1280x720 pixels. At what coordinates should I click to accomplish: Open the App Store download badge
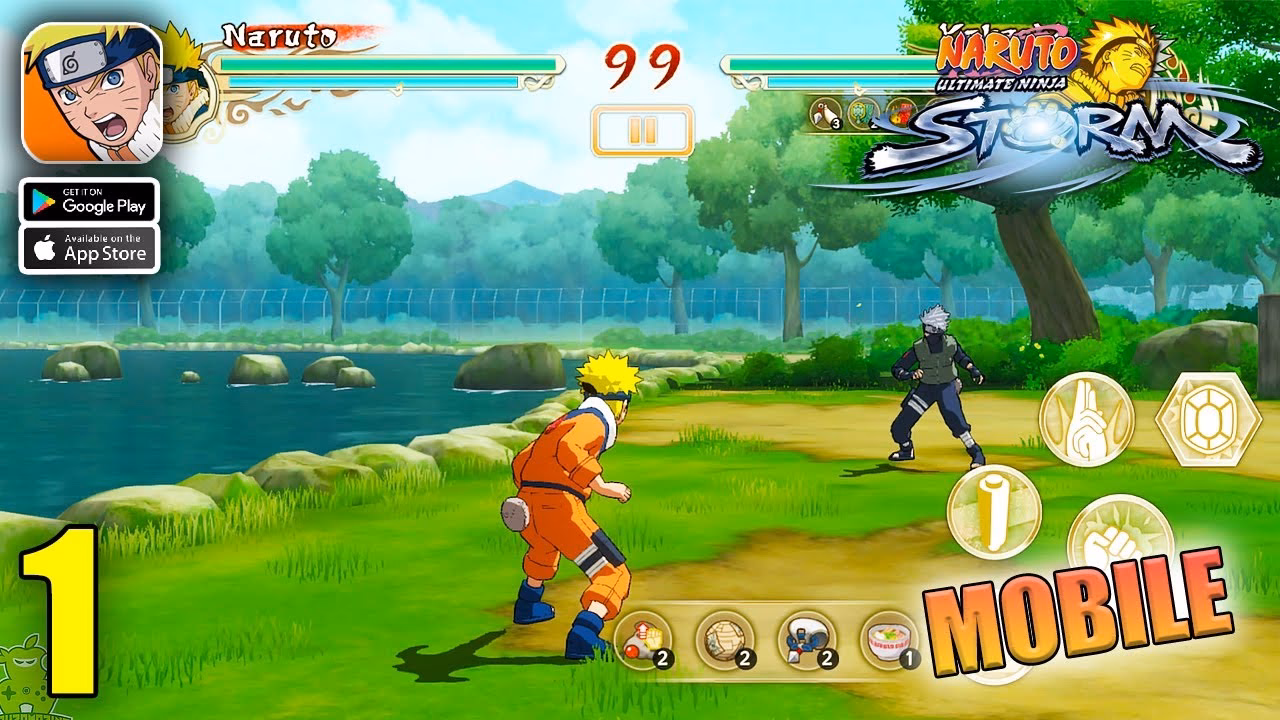(x=90, y=249)
